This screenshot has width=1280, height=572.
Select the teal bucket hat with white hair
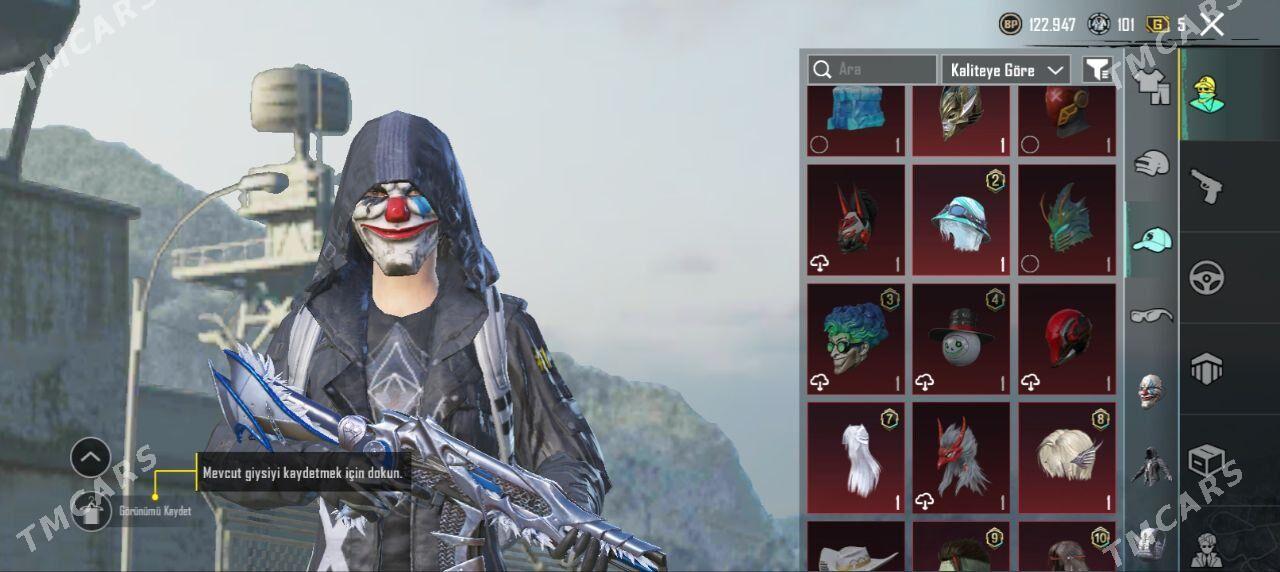point(961,219)
